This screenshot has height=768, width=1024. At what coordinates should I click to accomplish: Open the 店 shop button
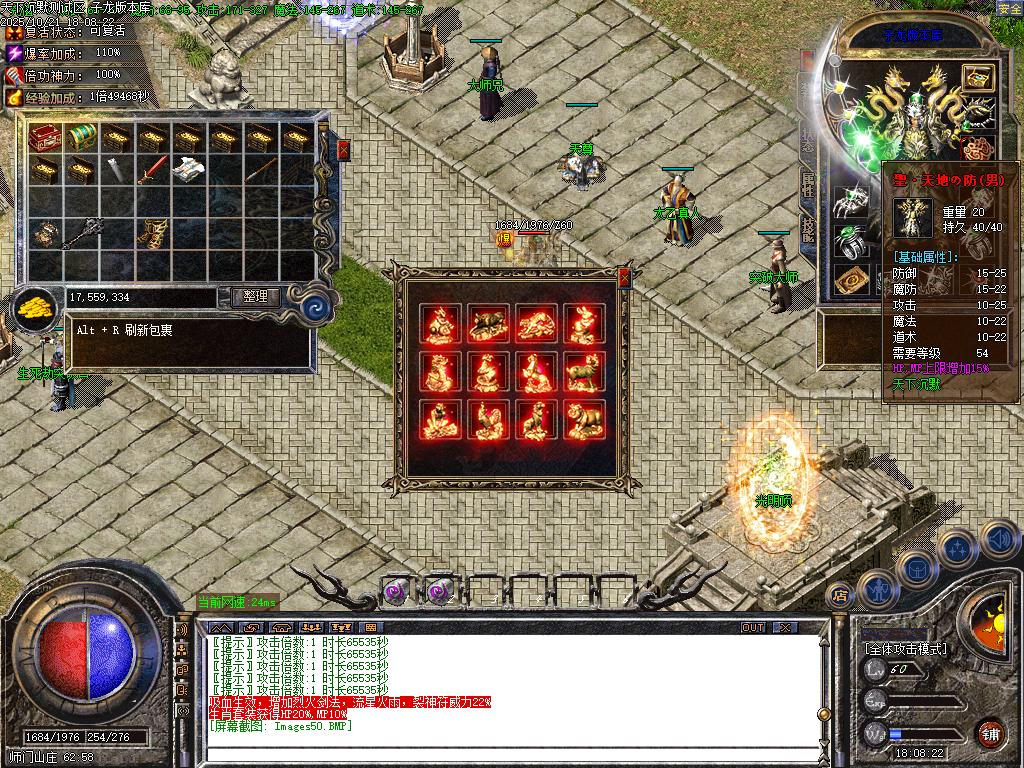coord(840,596)
